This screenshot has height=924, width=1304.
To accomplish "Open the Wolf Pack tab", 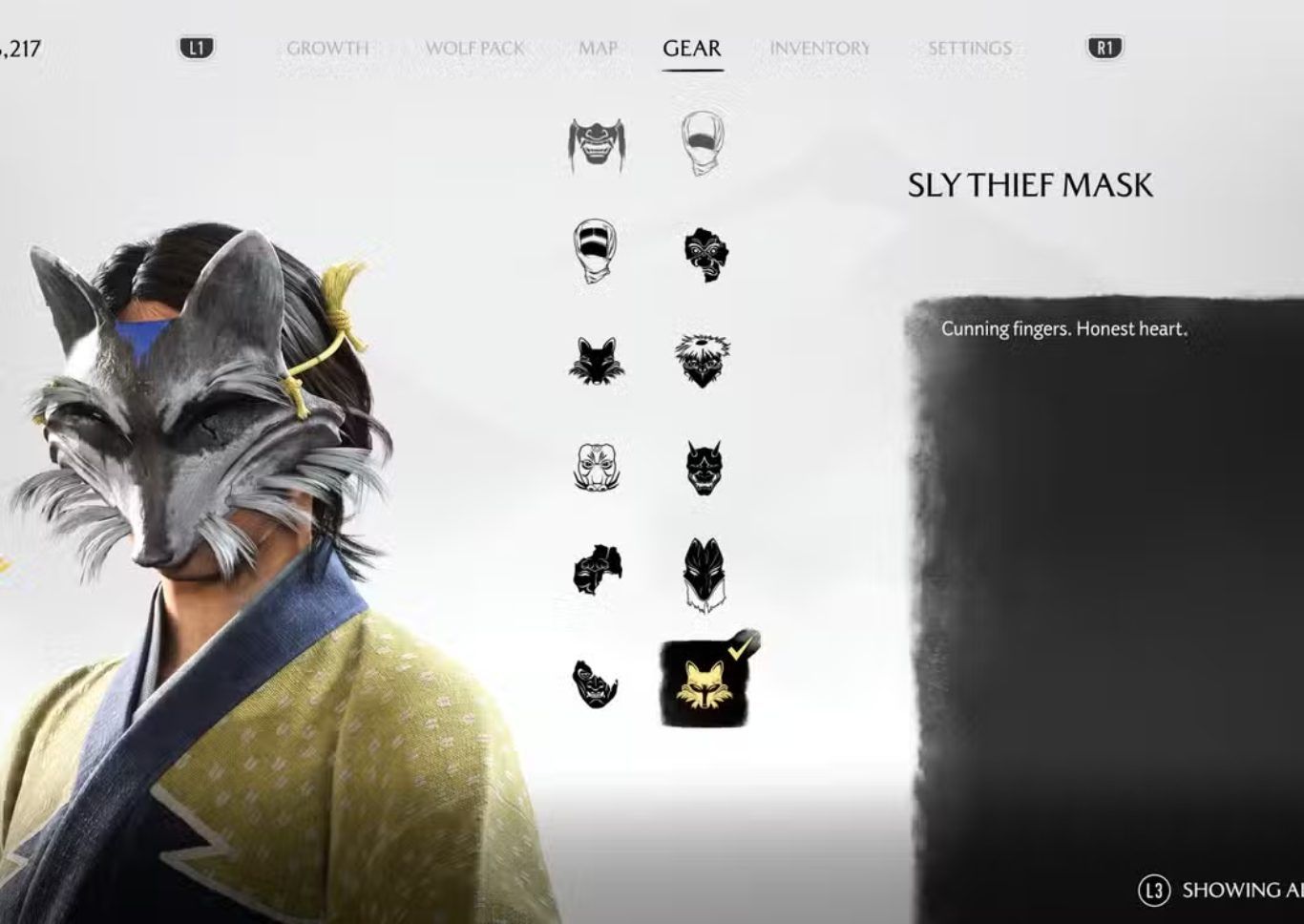I will (x=474, y=48).
